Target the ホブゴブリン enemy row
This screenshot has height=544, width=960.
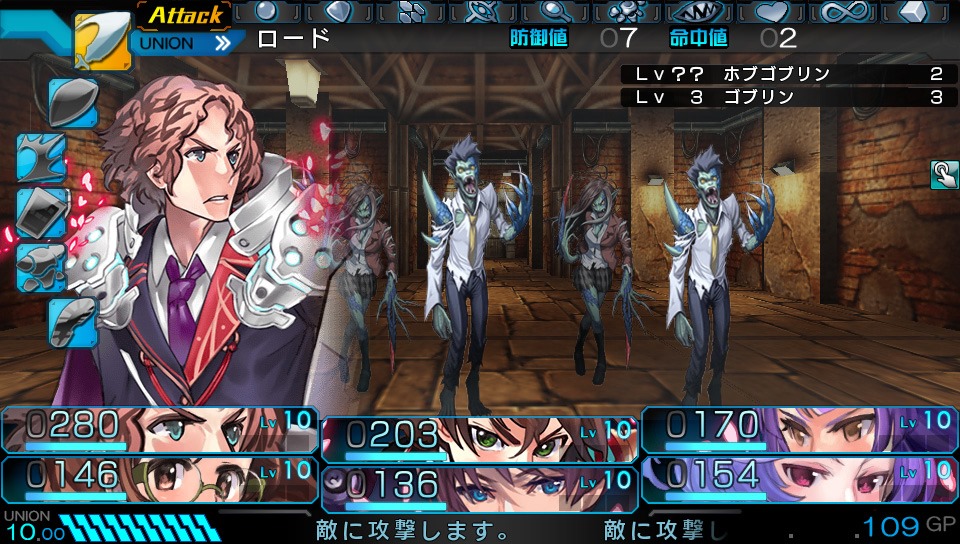tap(785, 75)
